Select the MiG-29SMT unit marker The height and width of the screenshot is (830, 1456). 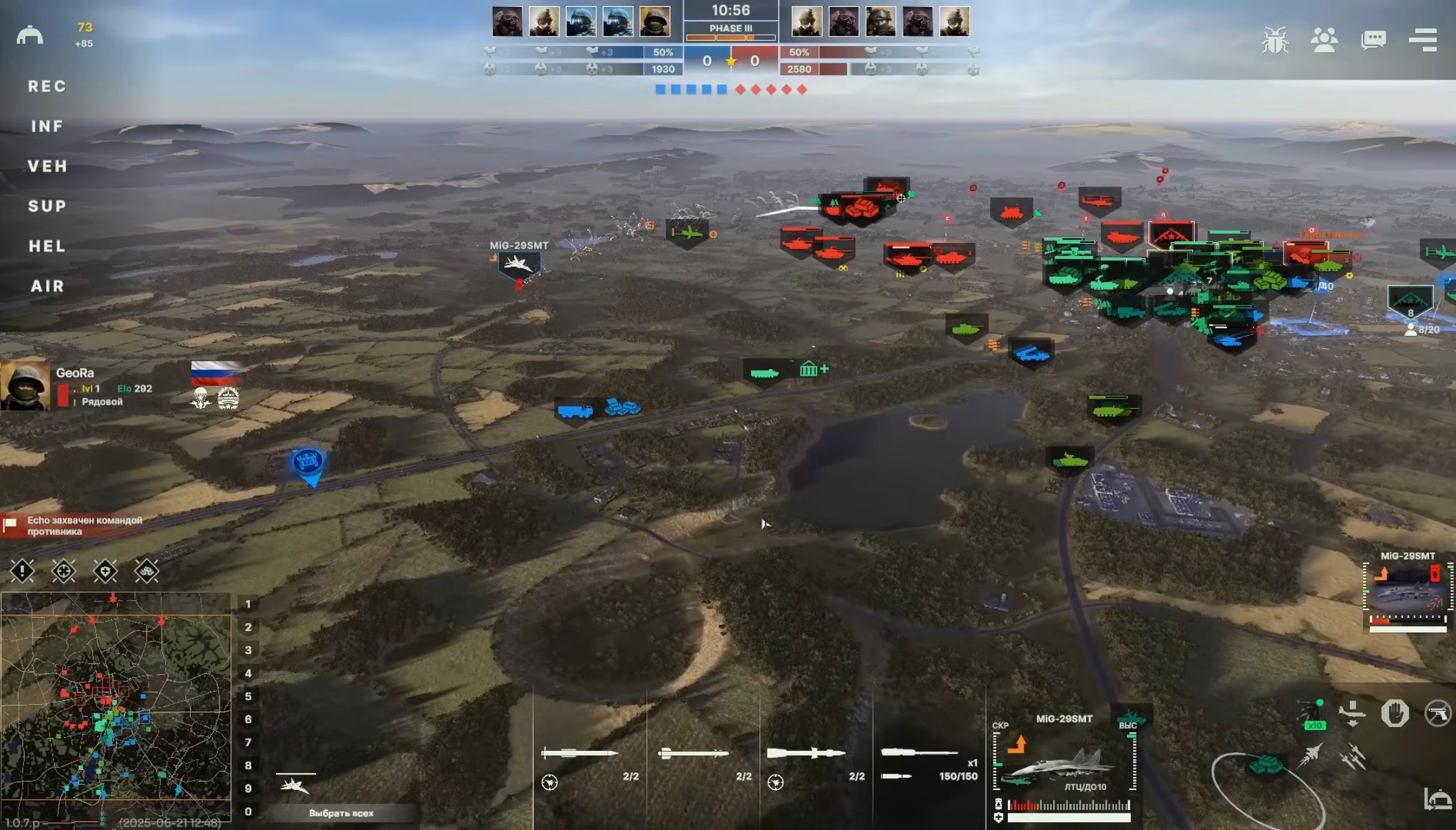tap(518, 264)
